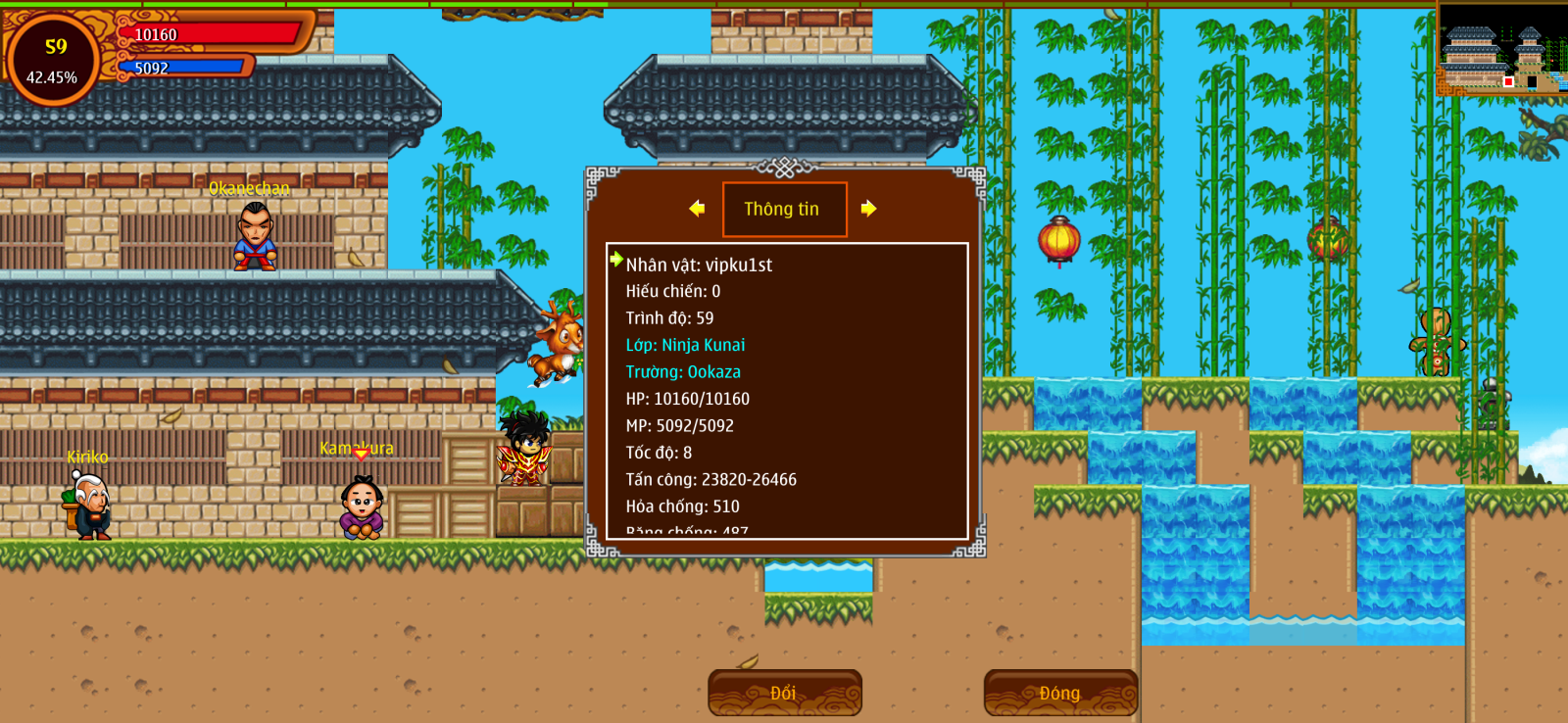Choose the Trường: Ookaza row
This screenshot has height=723, width=1568.
tap(683, 372)
